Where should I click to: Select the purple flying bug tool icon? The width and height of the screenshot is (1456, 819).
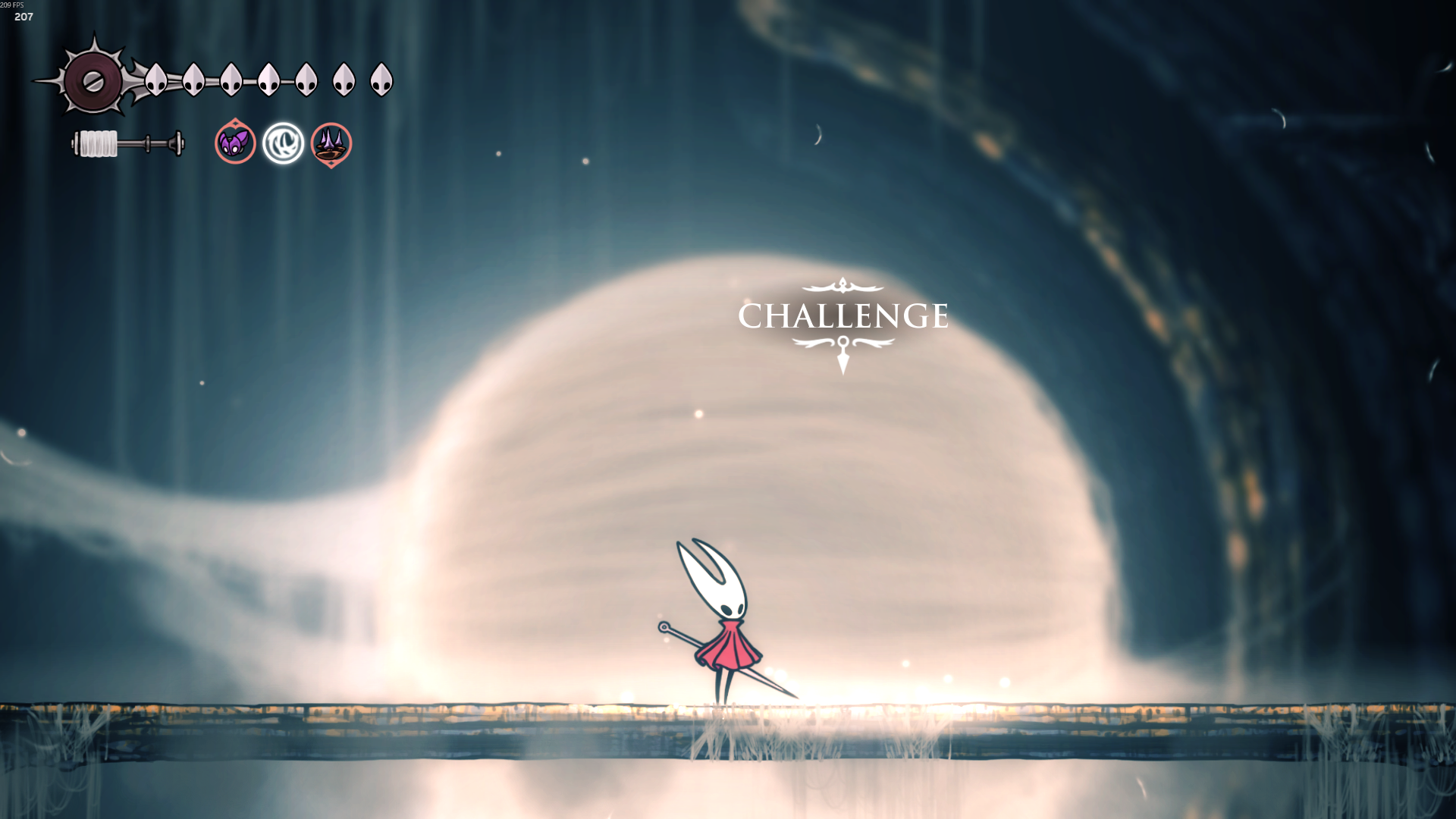point(235,142)
